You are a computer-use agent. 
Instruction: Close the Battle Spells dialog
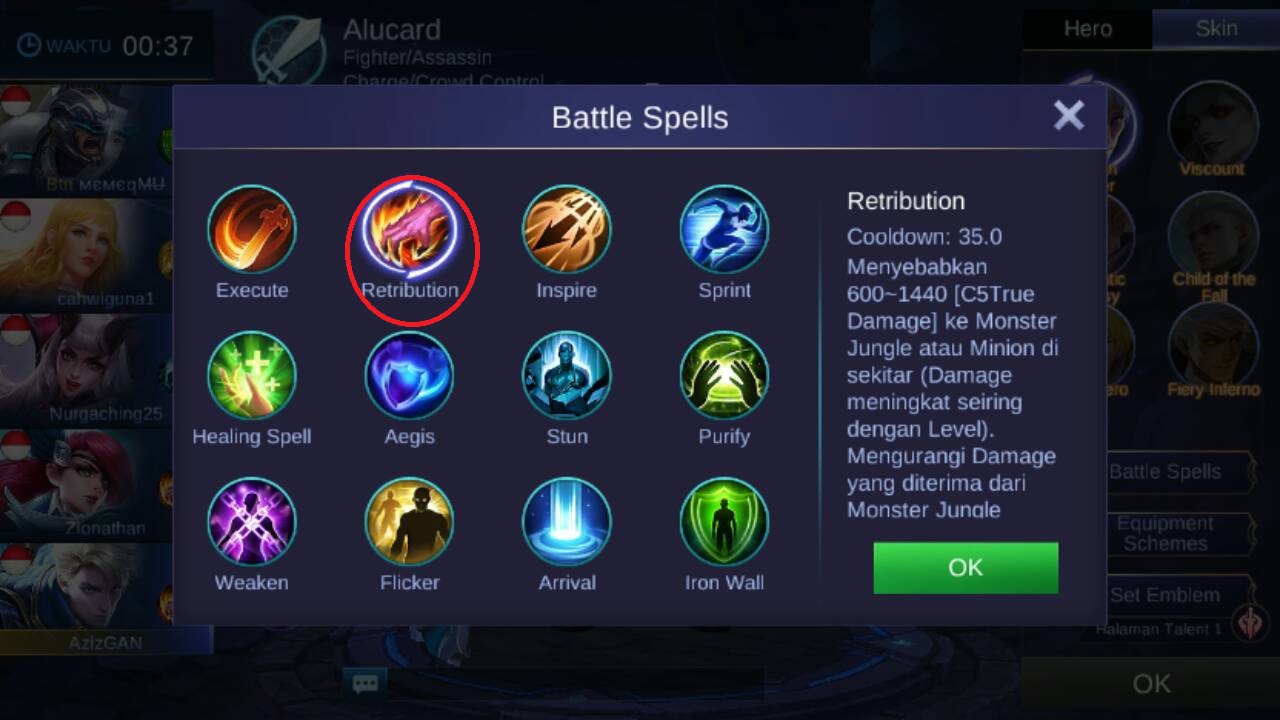tap(1068, 116)
